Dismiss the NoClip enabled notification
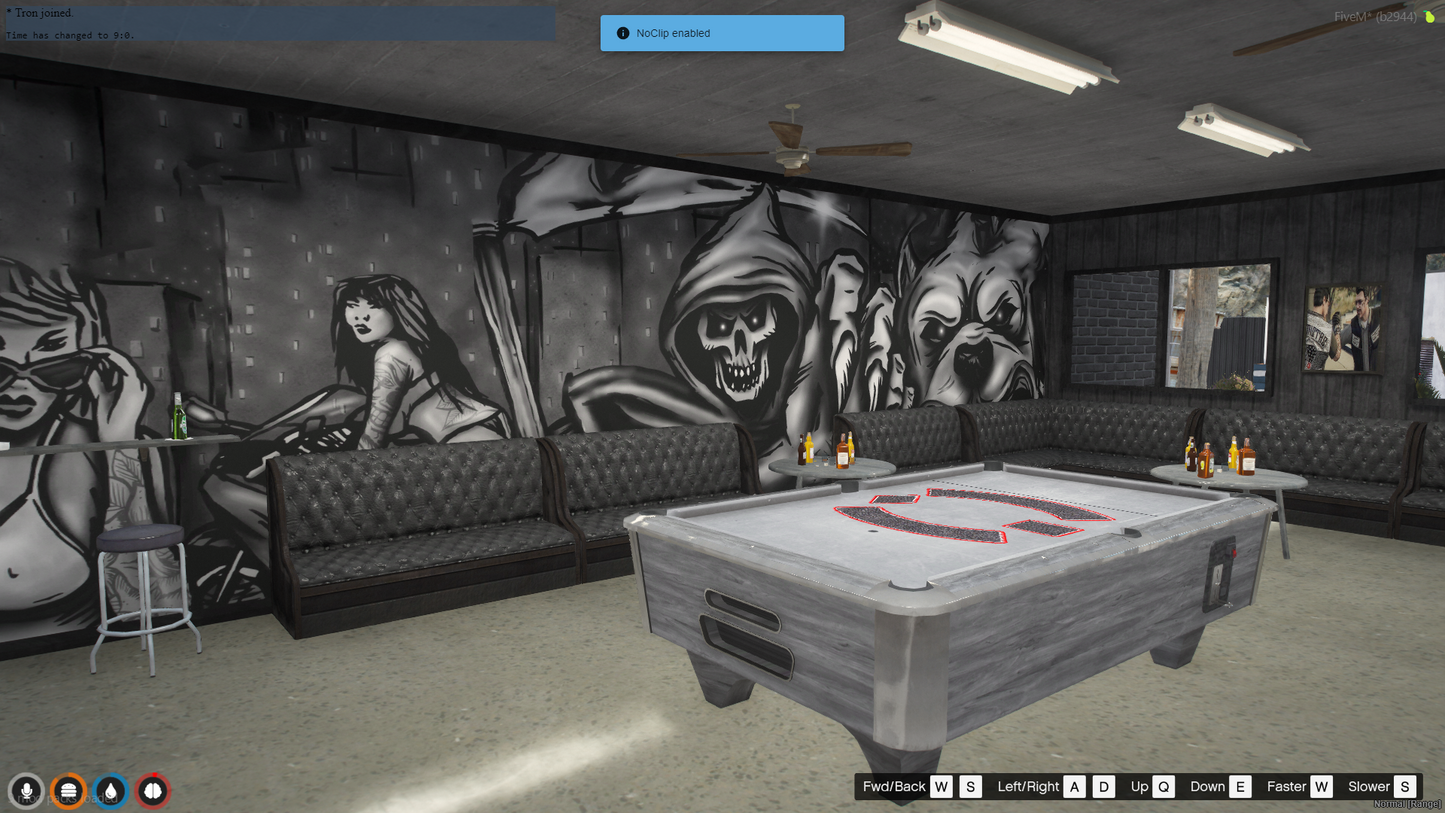Image resolution: width=1445 pixels, height=813 pixels. (x=722, y=33)
